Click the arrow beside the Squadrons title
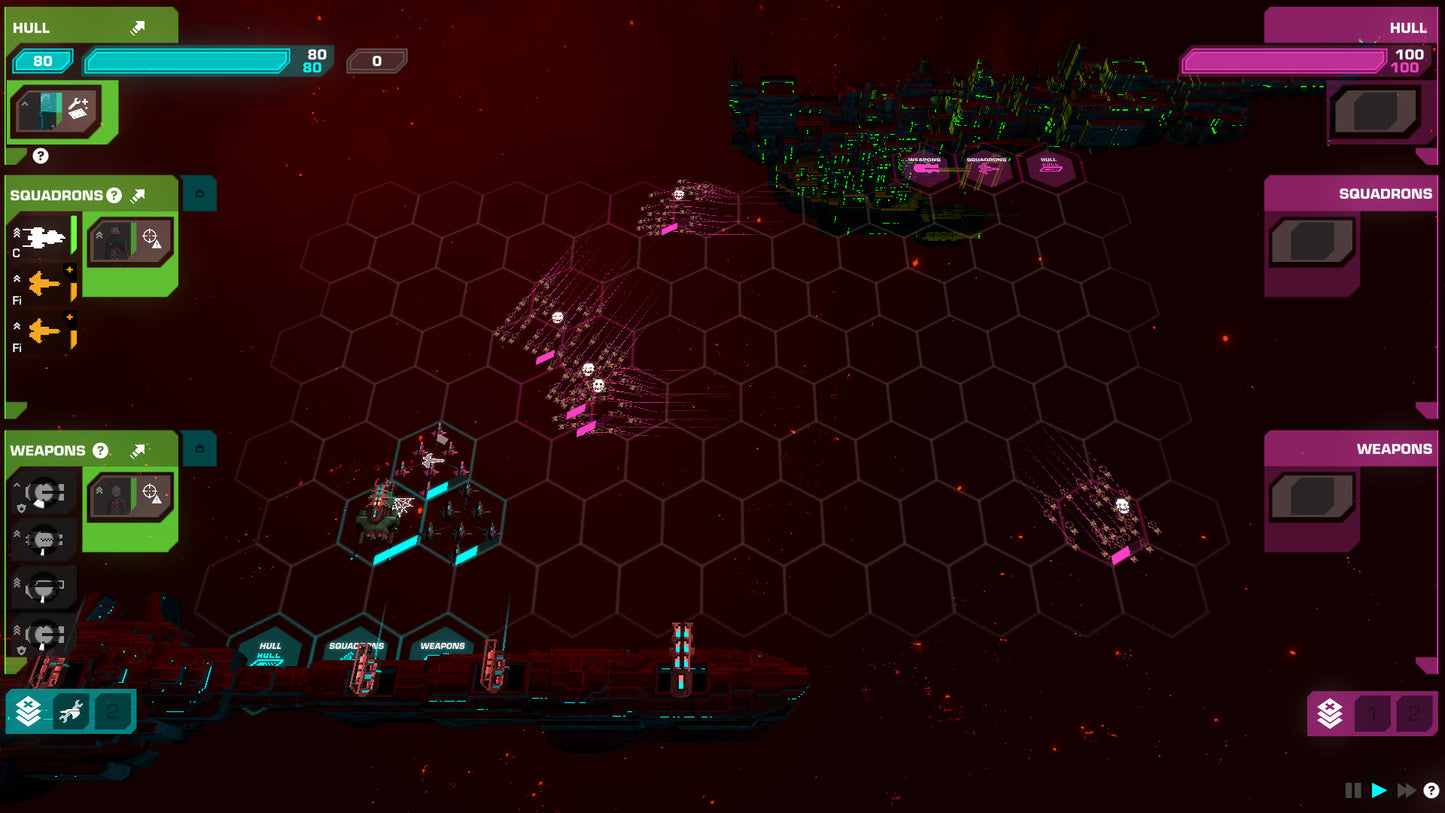The width and height of the screenshot is (1445, 813). click(138, 195)
